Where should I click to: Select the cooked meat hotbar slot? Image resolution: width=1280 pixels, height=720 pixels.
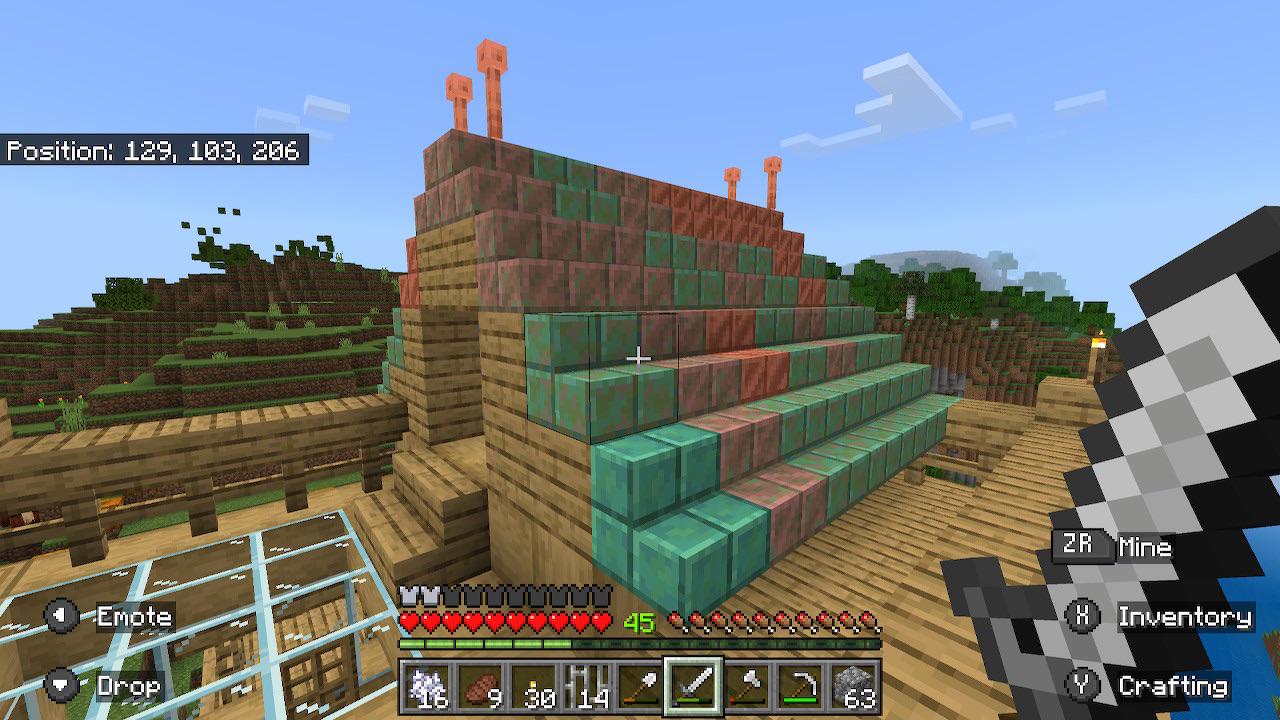481,689
